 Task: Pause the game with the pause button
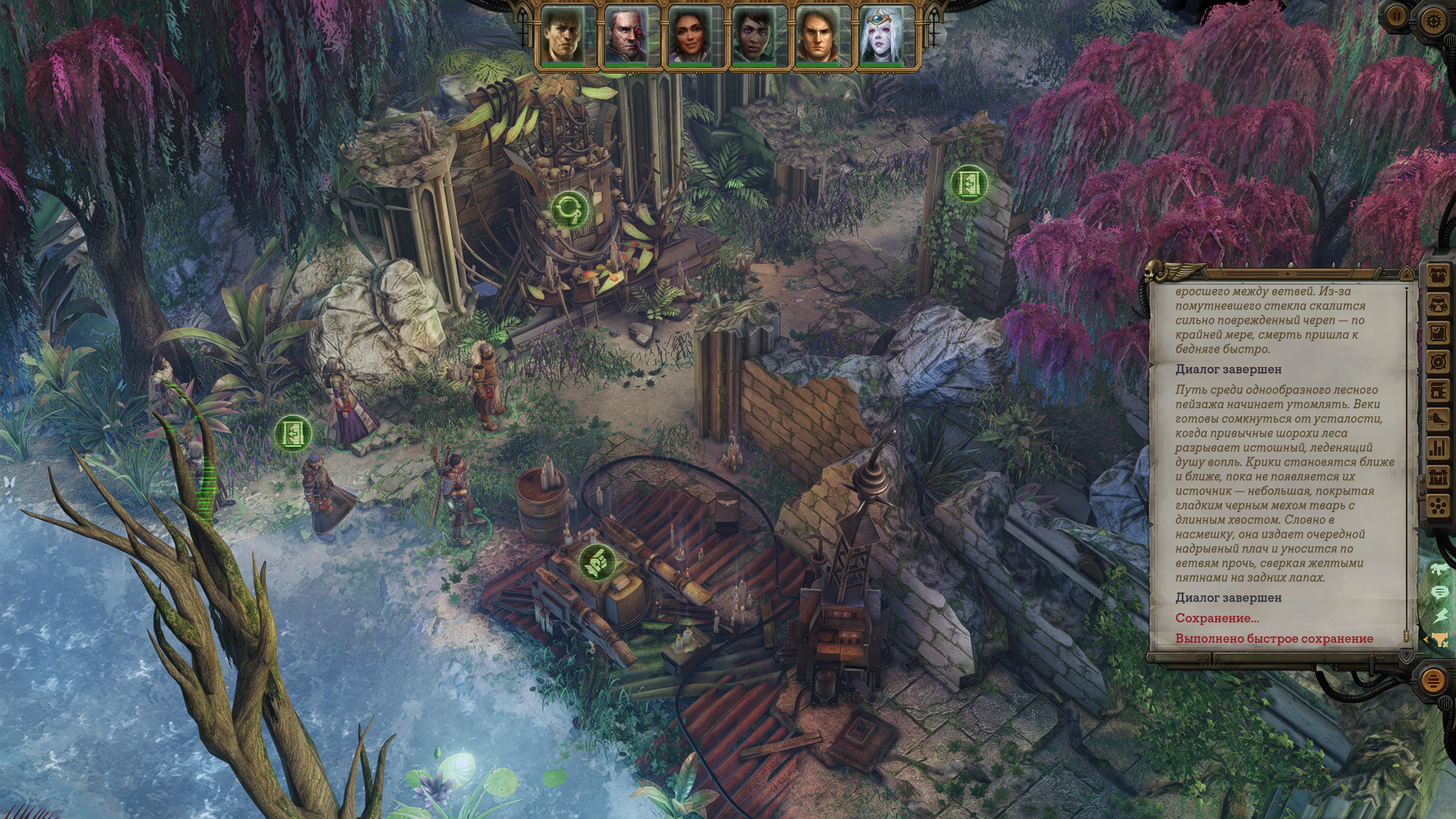(1396, 15)
